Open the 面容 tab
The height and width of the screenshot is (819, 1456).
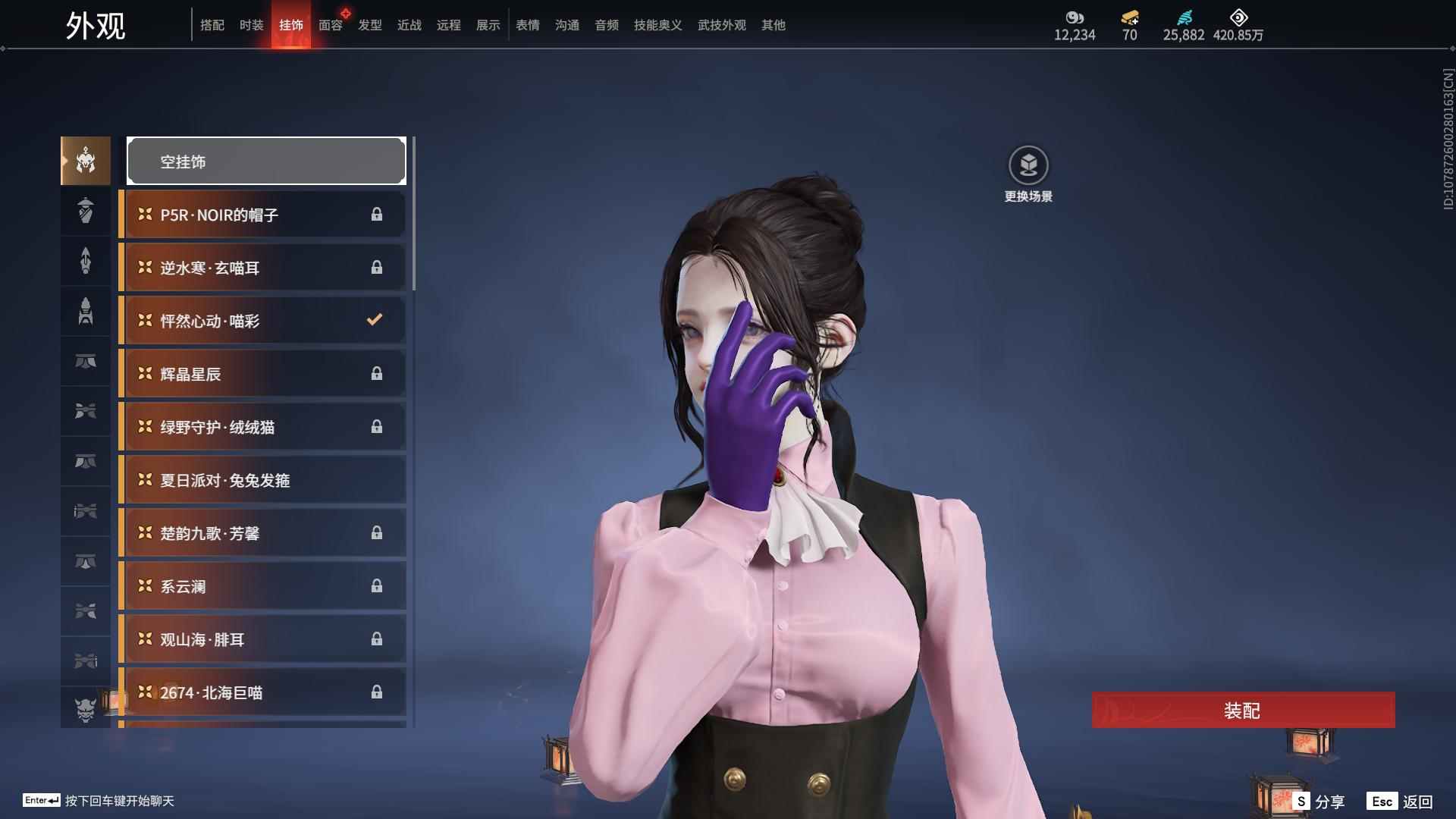[x=330, y=25]
